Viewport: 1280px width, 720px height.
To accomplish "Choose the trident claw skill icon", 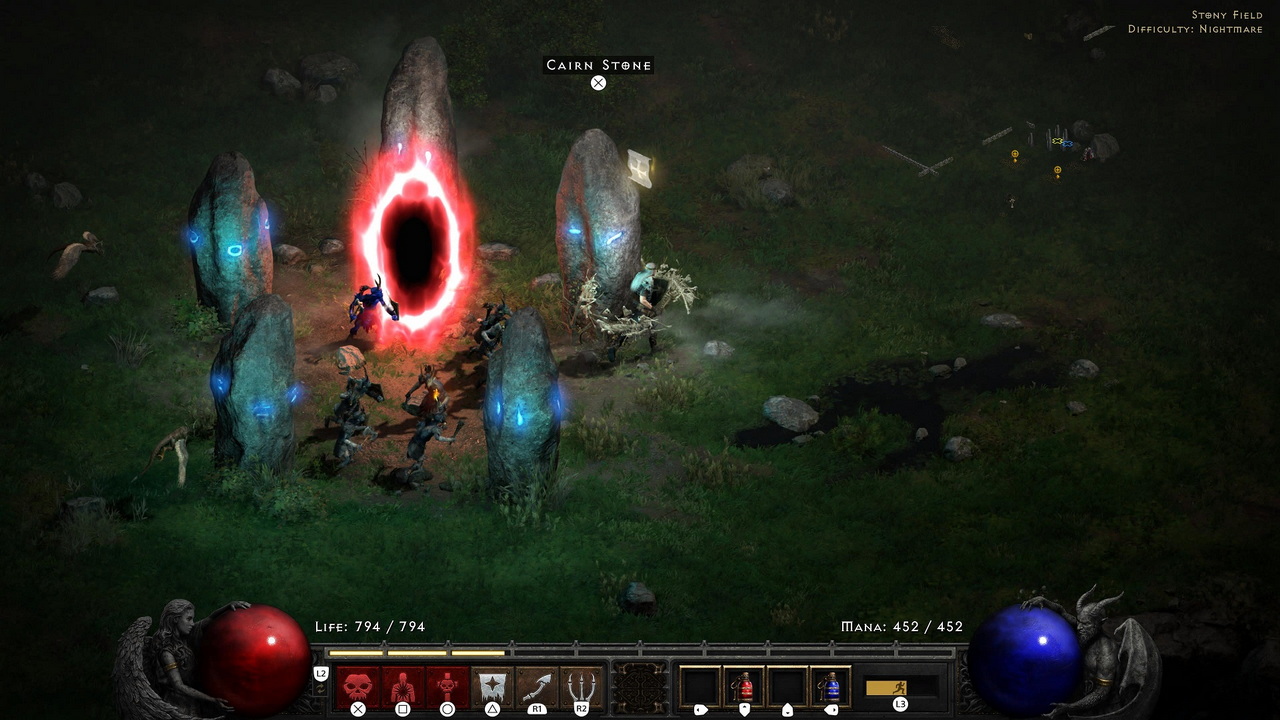I will coord(581,687).
